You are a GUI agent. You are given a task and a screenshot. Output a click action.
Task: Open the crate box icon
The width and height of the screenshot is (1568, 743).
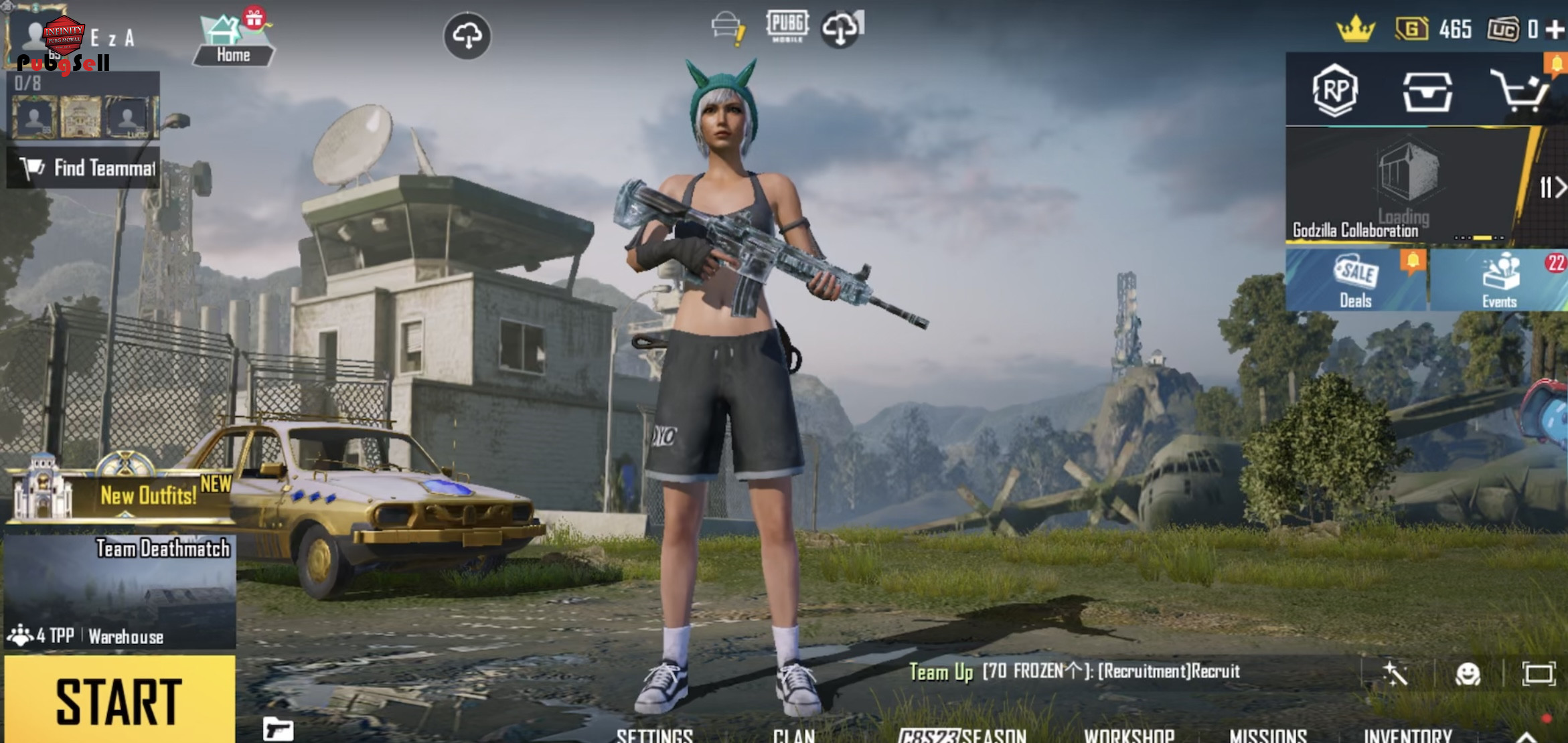(x=1427, y=91)
